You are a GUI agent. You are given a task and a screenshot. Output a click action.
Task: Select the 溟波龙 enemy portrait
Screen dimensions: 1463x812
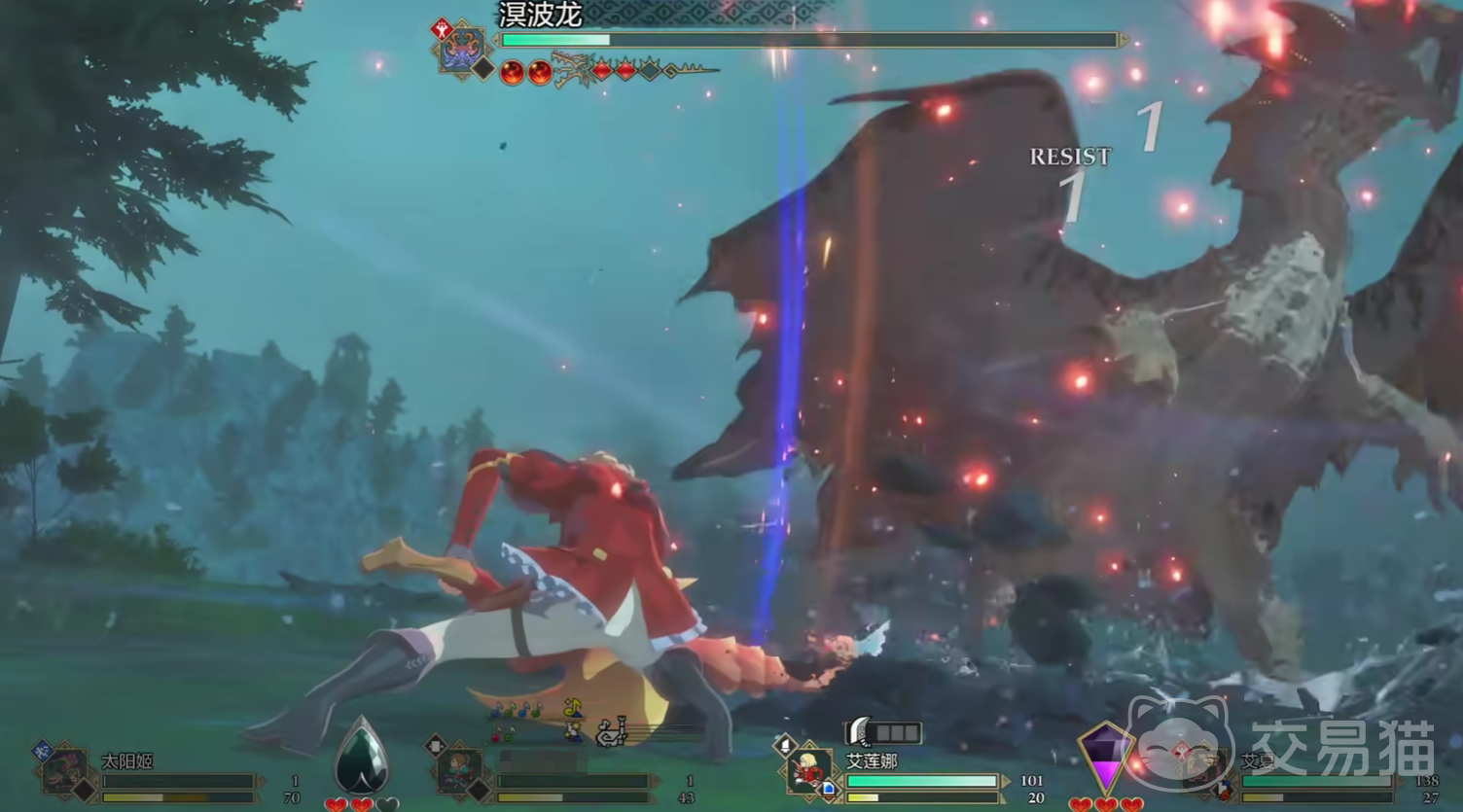tap(462, 49)
